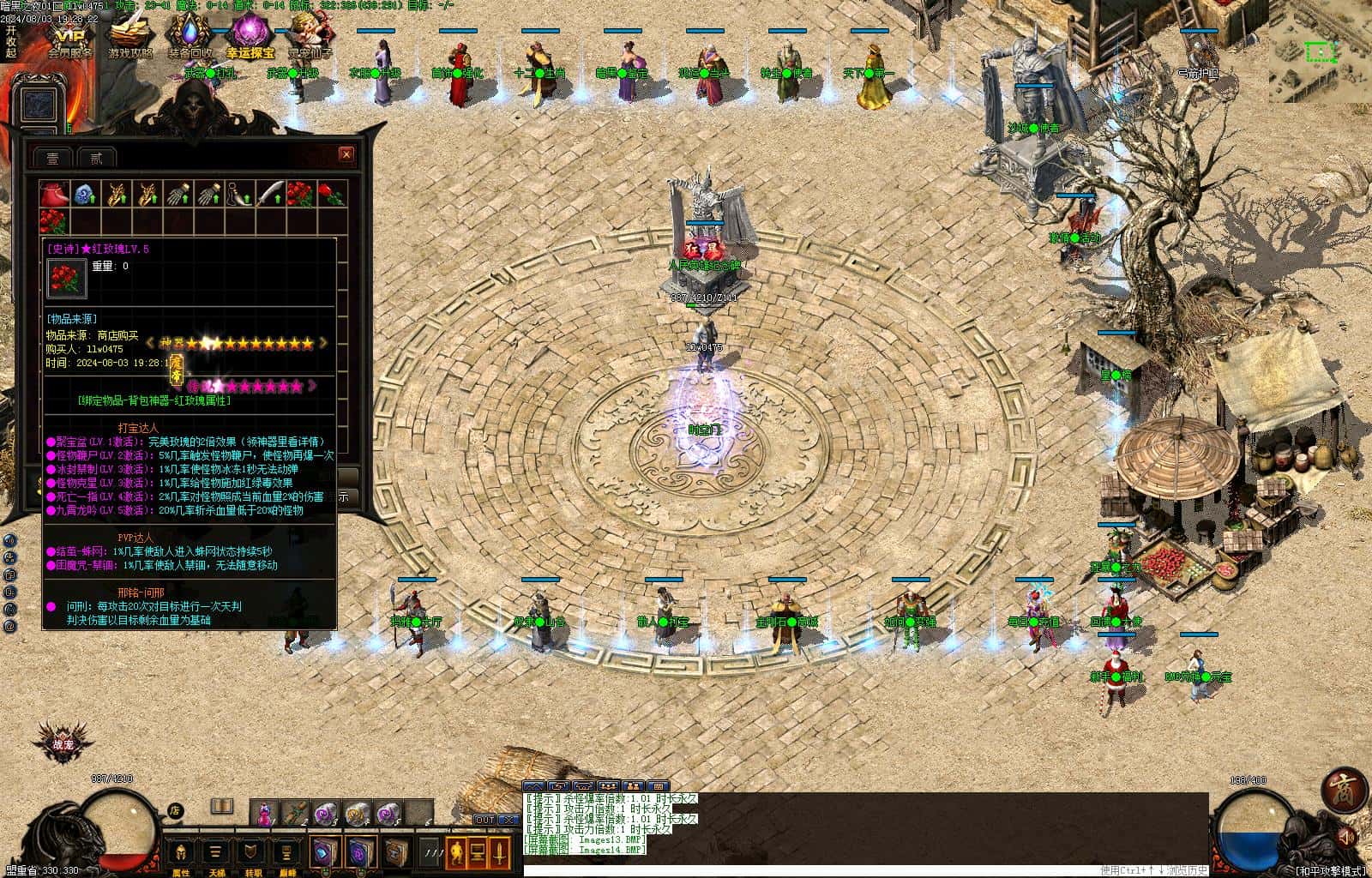Viewport: 1372px width, 878px height.
Task: Open the VIP 会员服务 menu
Action: pyautogui.click(x=69, y=39)
